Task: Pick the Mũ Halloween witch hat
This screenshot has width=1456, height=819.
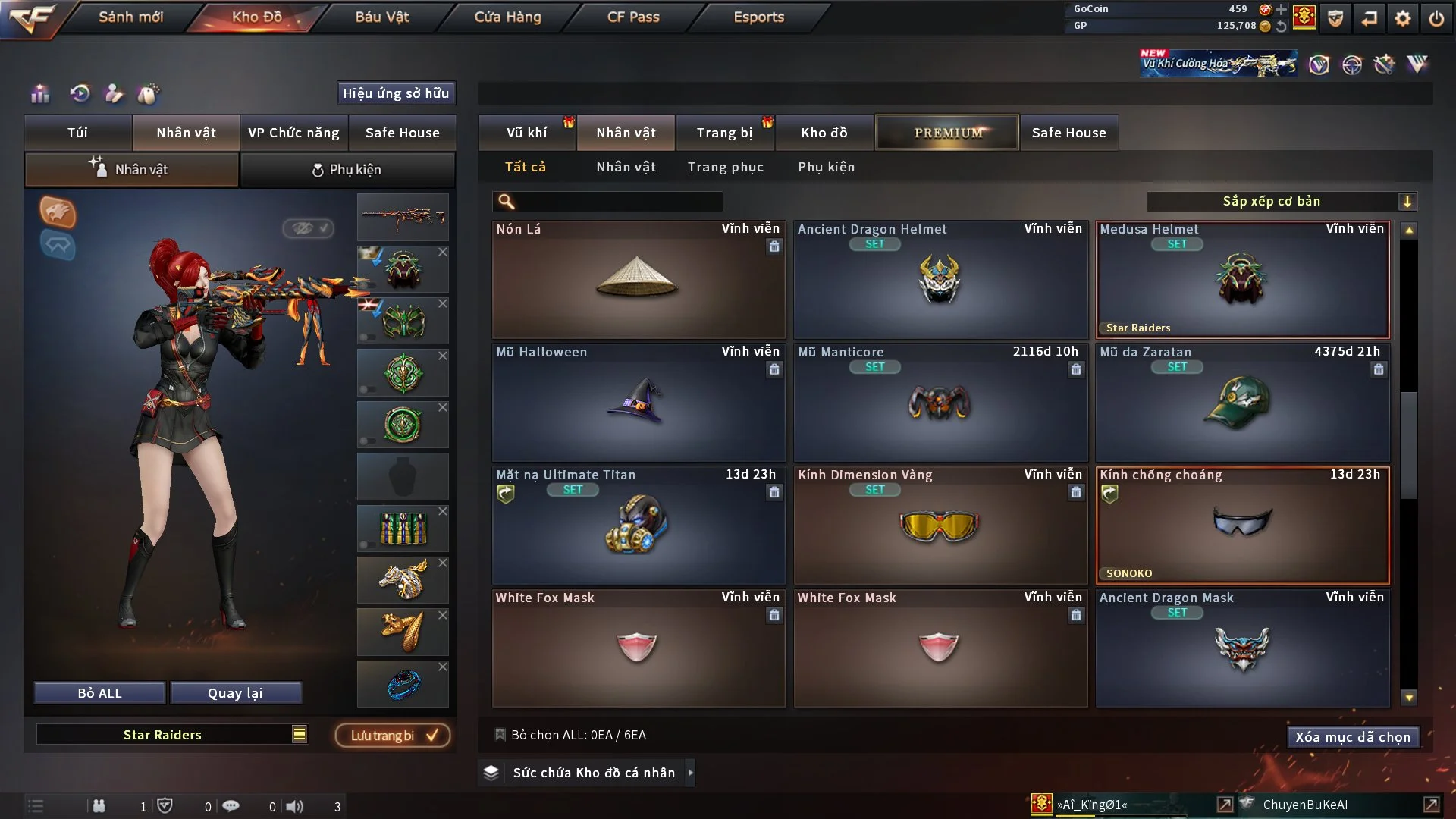Action: 638,403
